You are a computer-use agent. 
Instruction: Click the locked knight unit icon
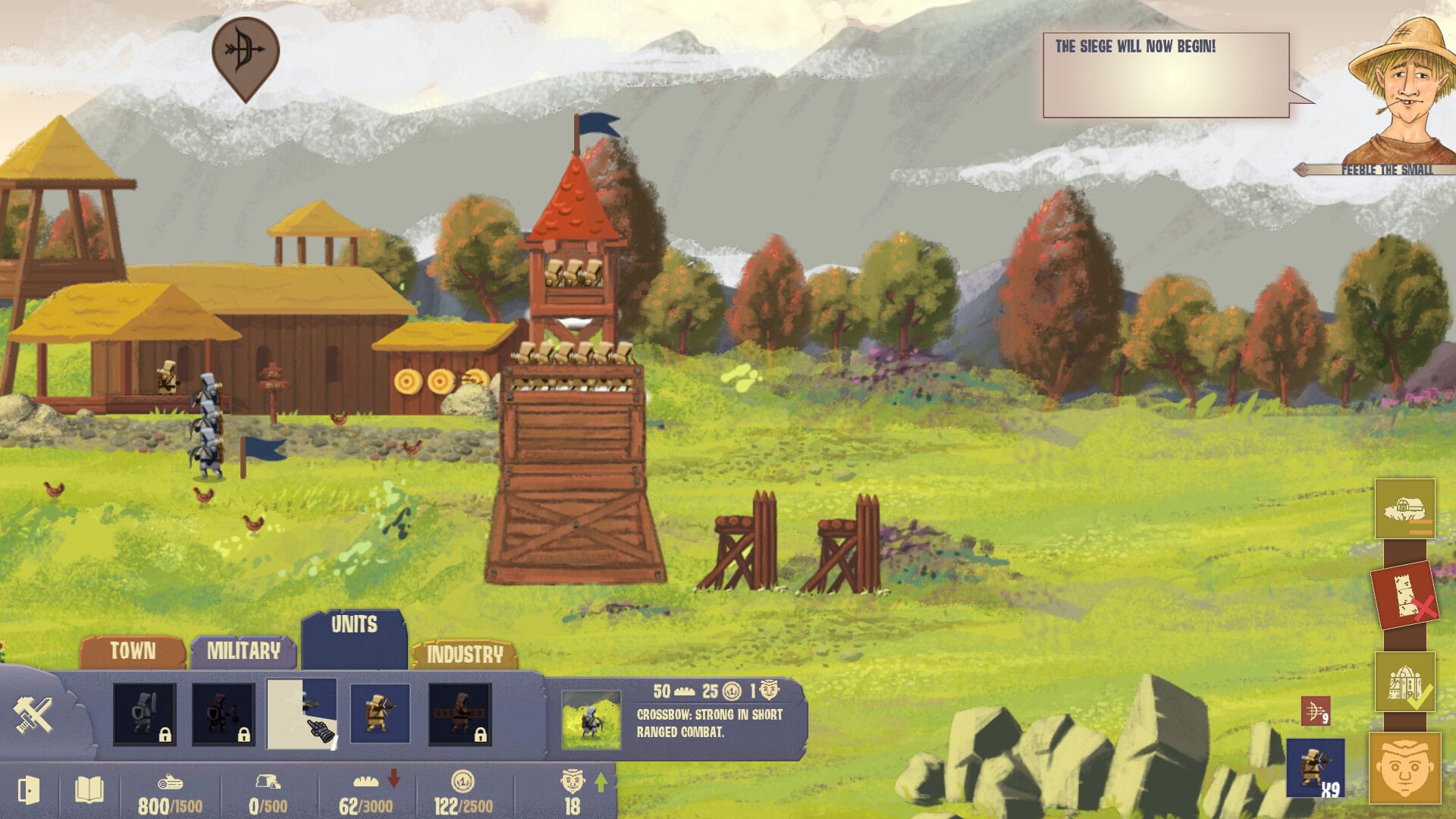(144, 713)
